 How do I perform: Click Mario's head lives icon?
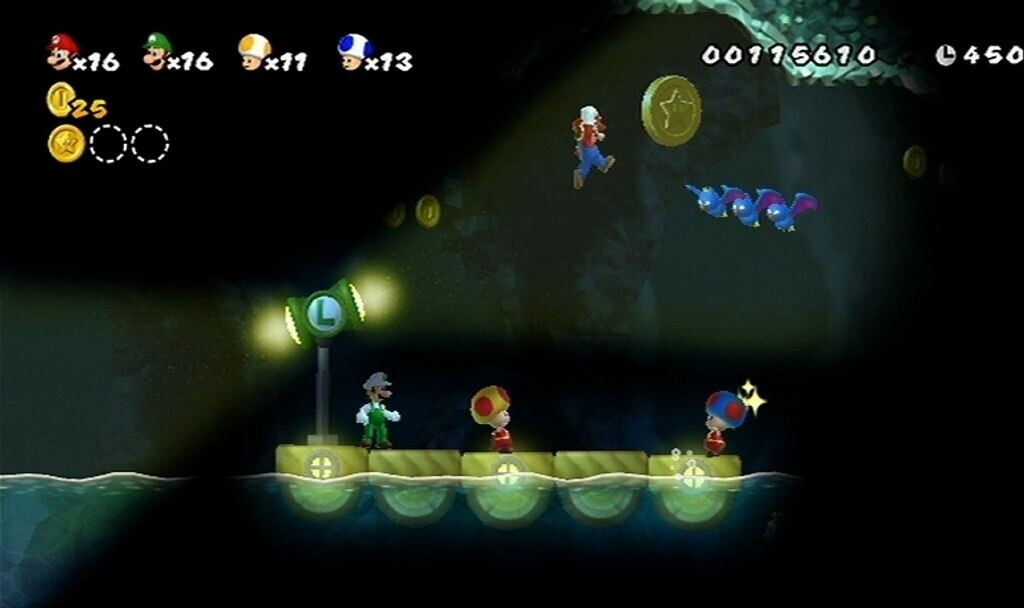tap(61, 50)
